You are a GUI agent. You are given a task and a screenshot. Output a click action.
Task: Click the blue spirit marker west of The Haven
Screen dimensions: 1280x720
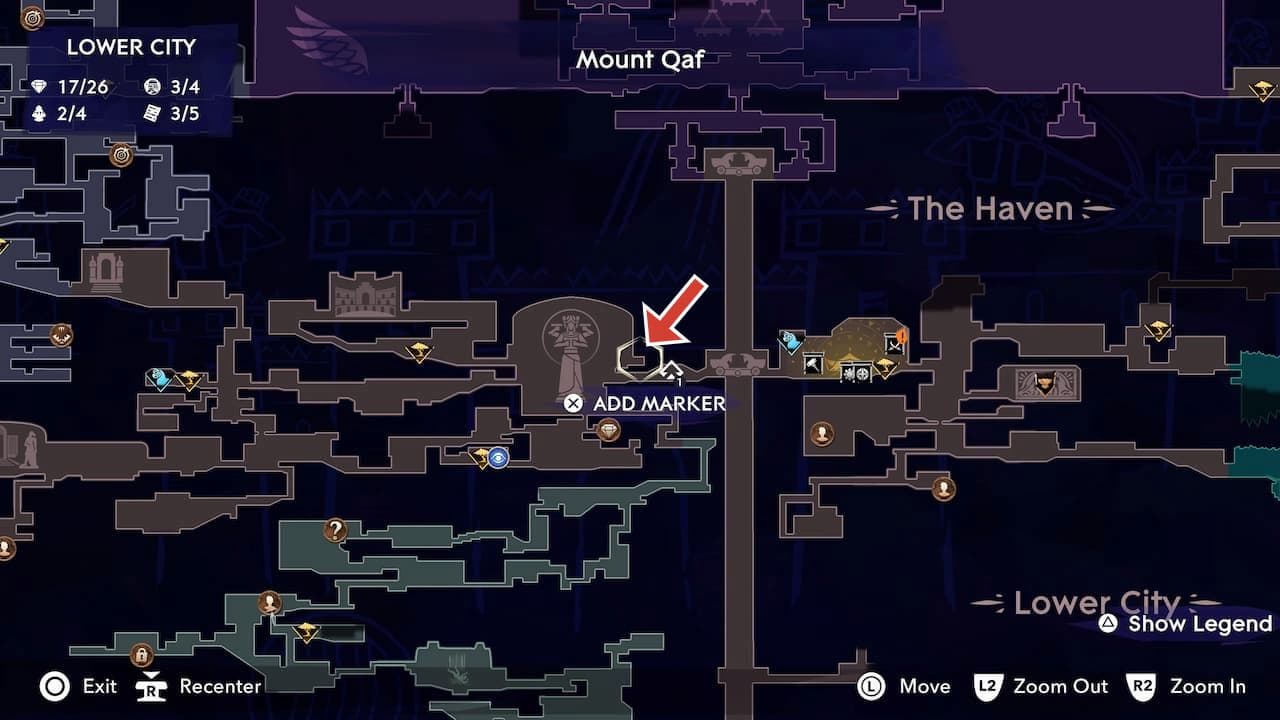coord(791,341)
